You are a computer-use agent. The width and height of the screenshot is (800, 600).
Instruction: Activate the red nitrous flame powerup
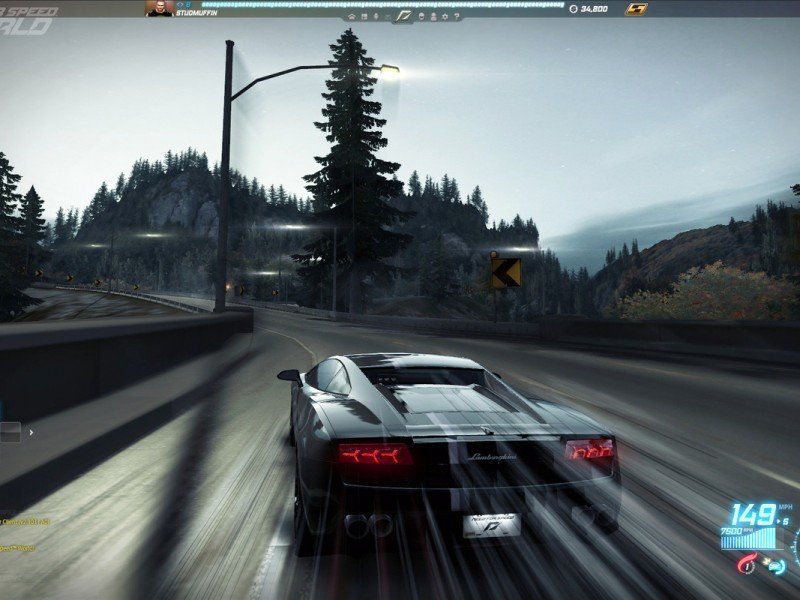(x=746, y=564)
